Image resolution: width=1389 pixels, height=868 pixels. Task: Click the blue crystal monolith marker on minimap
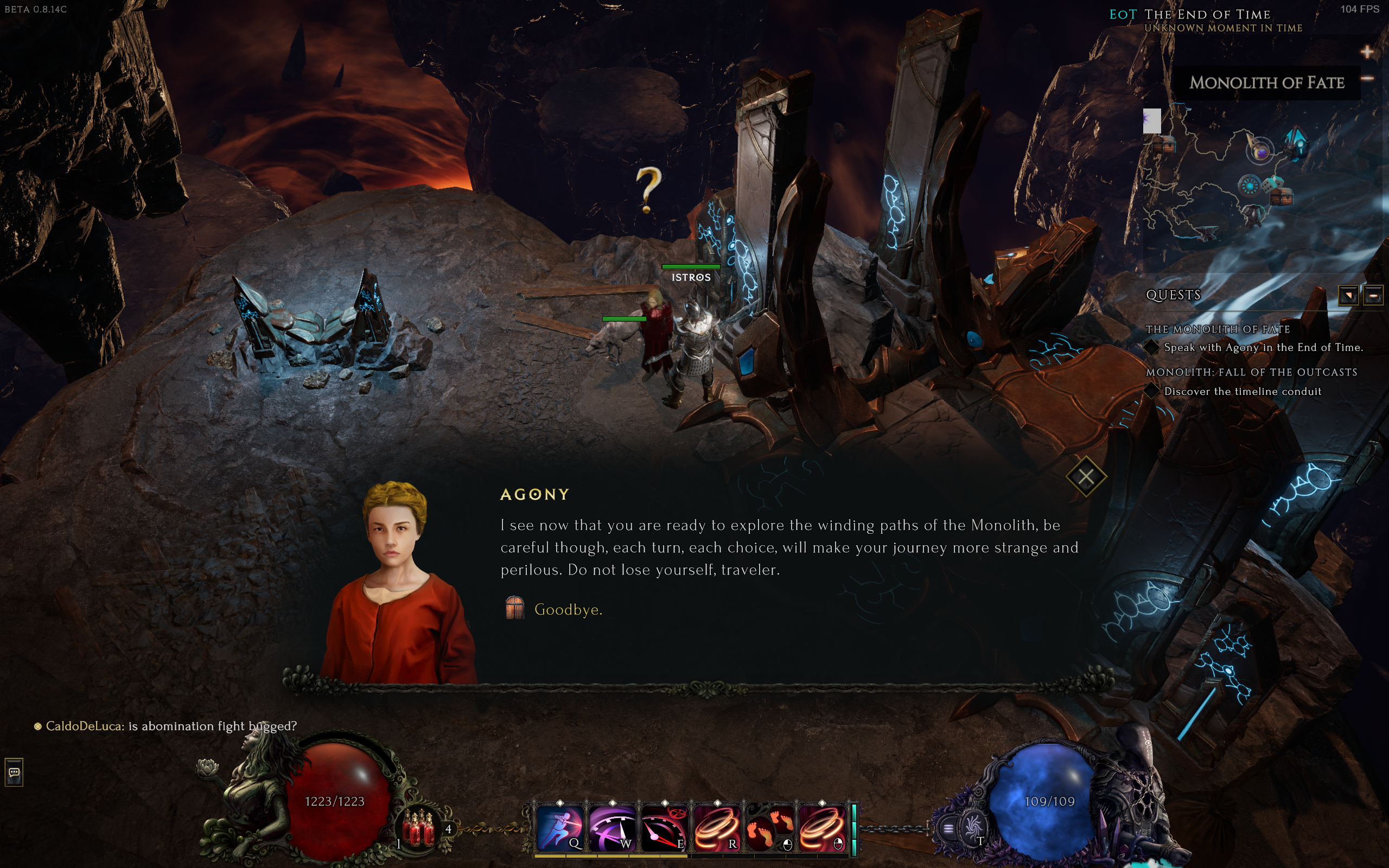(1296, 142)
